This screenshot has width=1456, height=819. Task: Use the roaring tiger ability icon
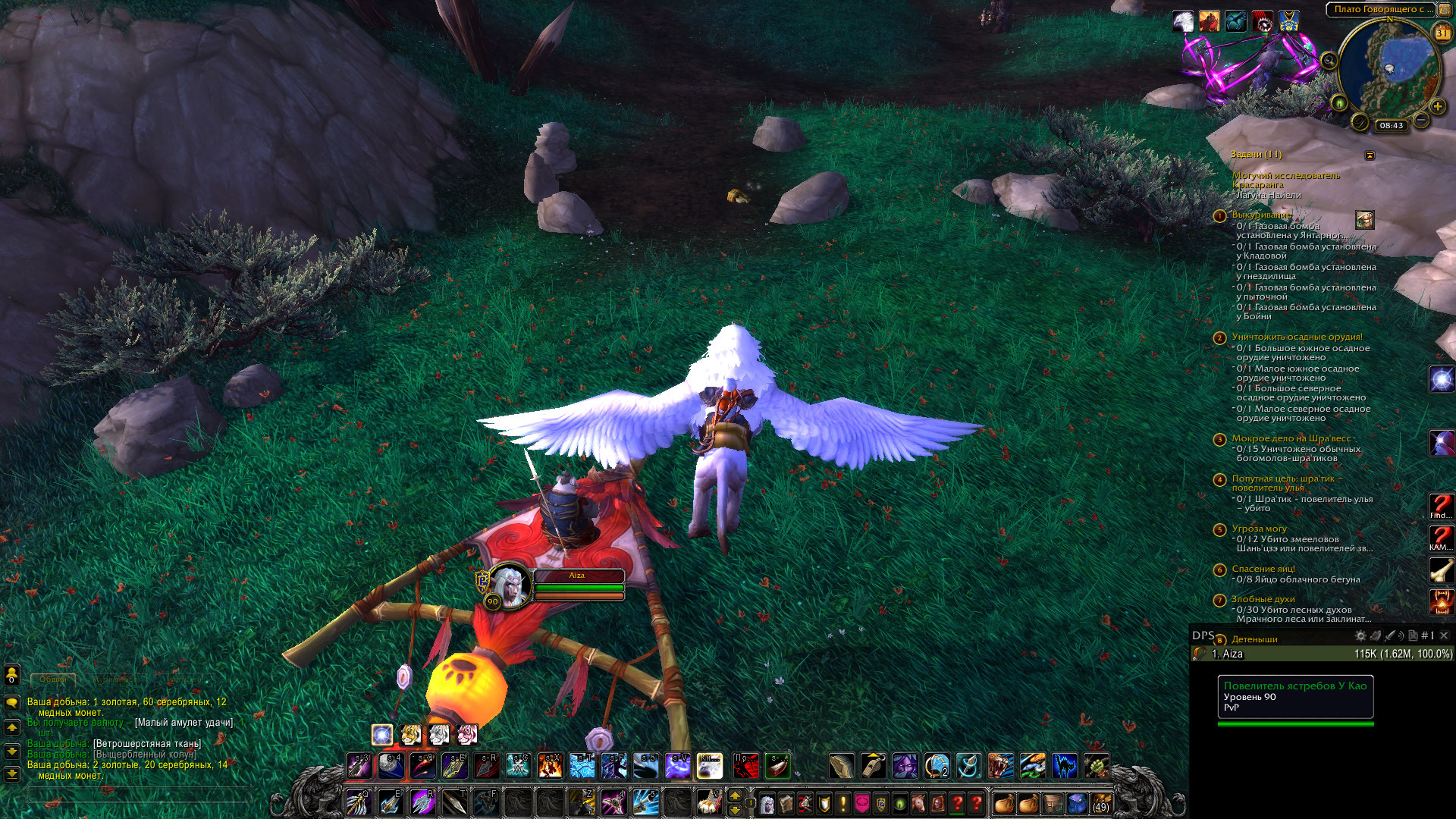1000,766
